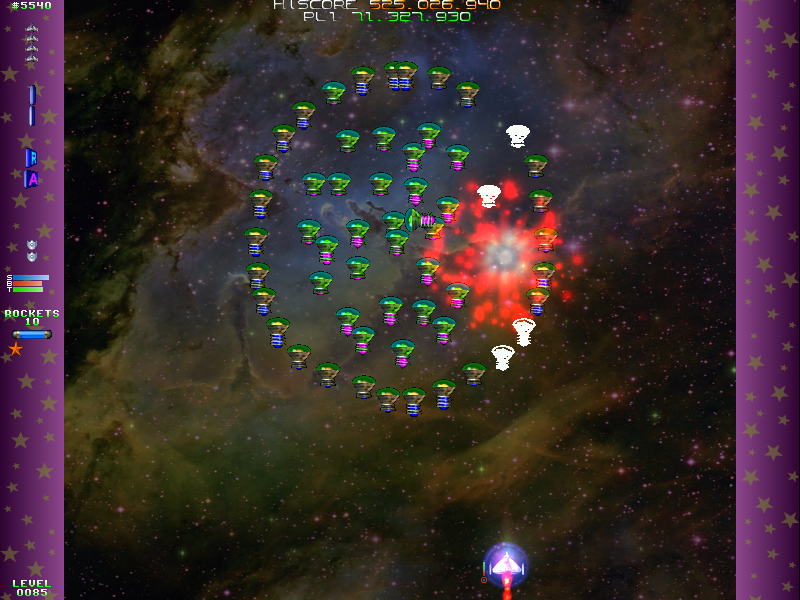Viewport: 800px width, 600px height.
Task: Click the blue rocket capsule icon
Action: click(x=31, y=334)
